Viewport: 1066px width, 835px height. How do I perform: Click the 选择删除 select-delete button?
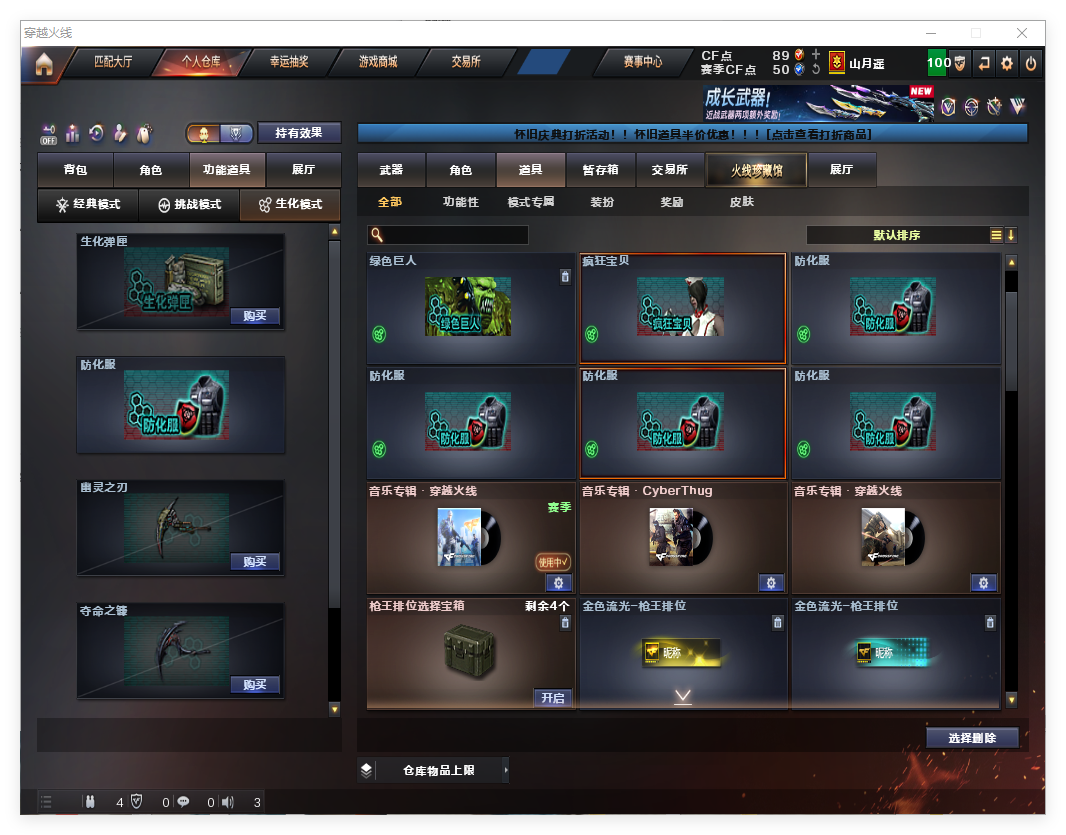click(971, 738)
